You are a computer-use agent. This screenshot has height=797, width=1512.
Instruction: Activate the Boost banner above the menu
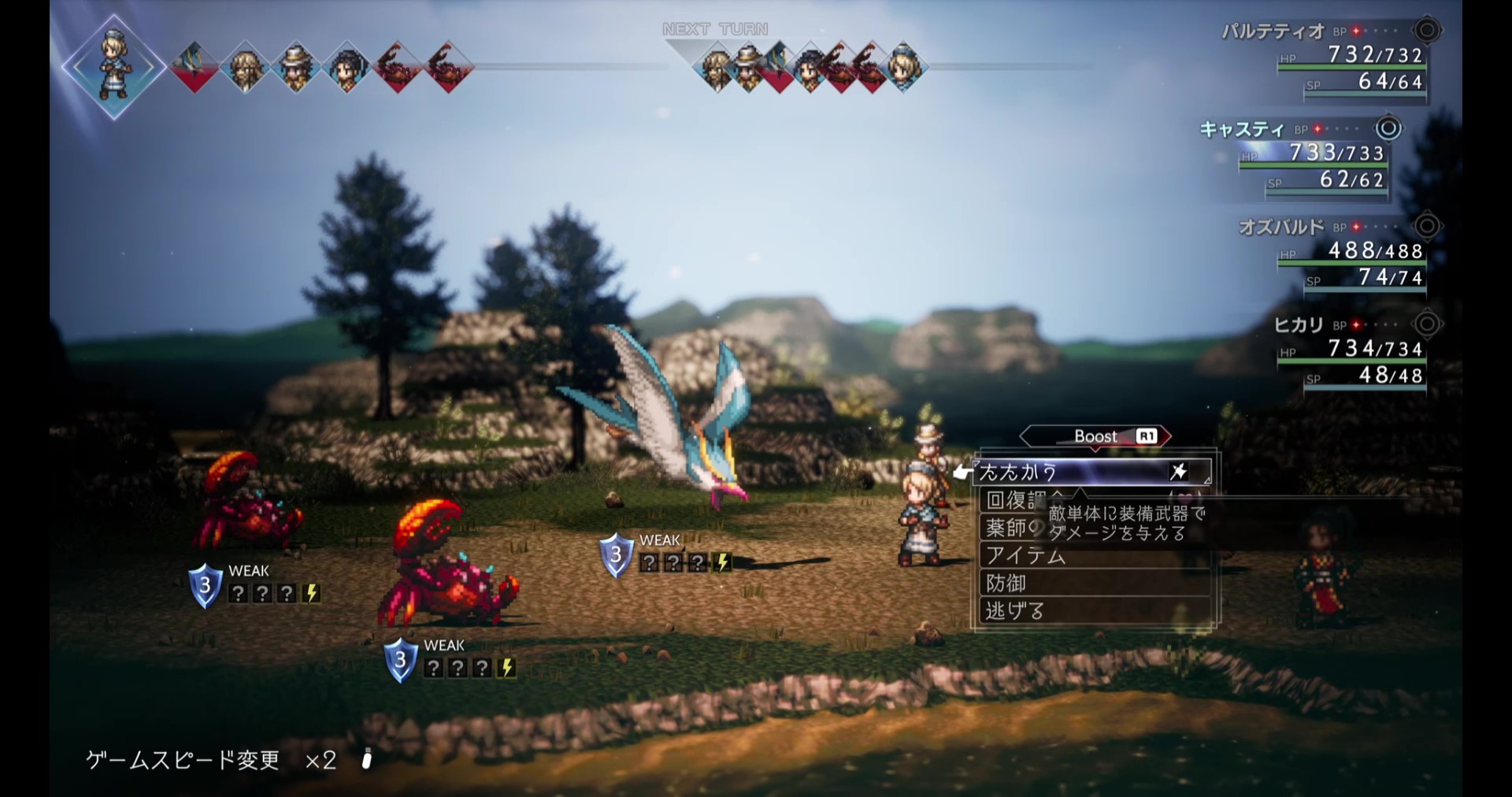coord(1095,436)
